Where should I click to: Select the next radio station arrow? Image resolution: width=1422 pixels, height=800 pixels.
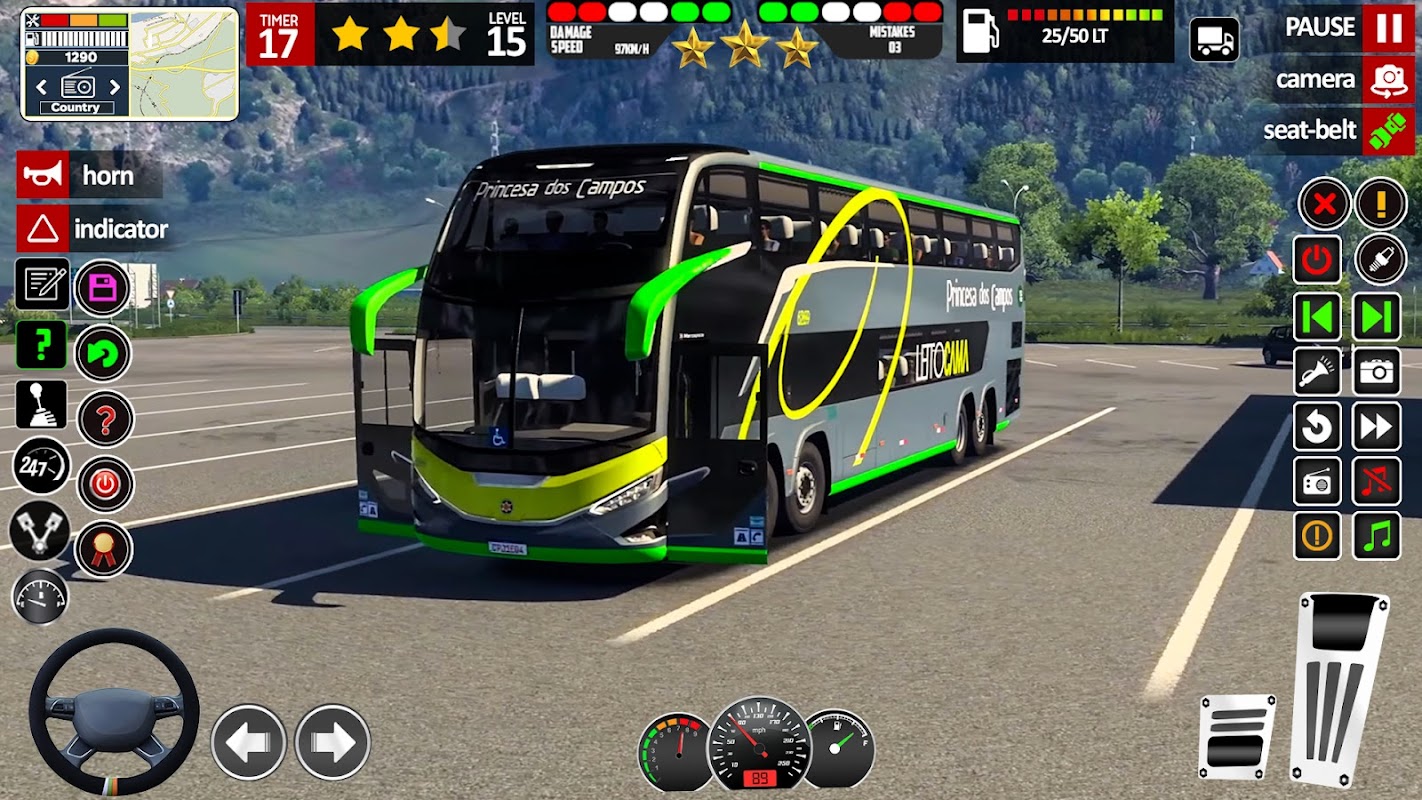114,87
